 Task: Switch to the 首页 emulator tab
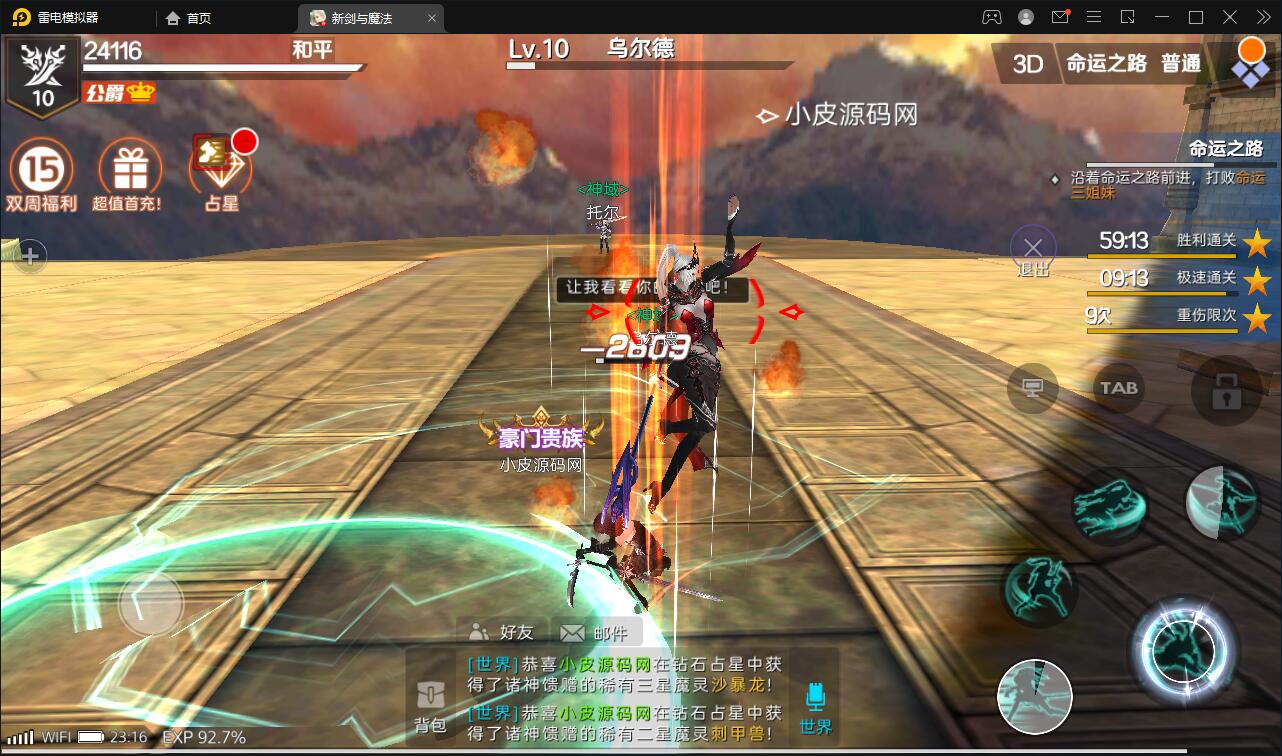[x=190, y=17]
